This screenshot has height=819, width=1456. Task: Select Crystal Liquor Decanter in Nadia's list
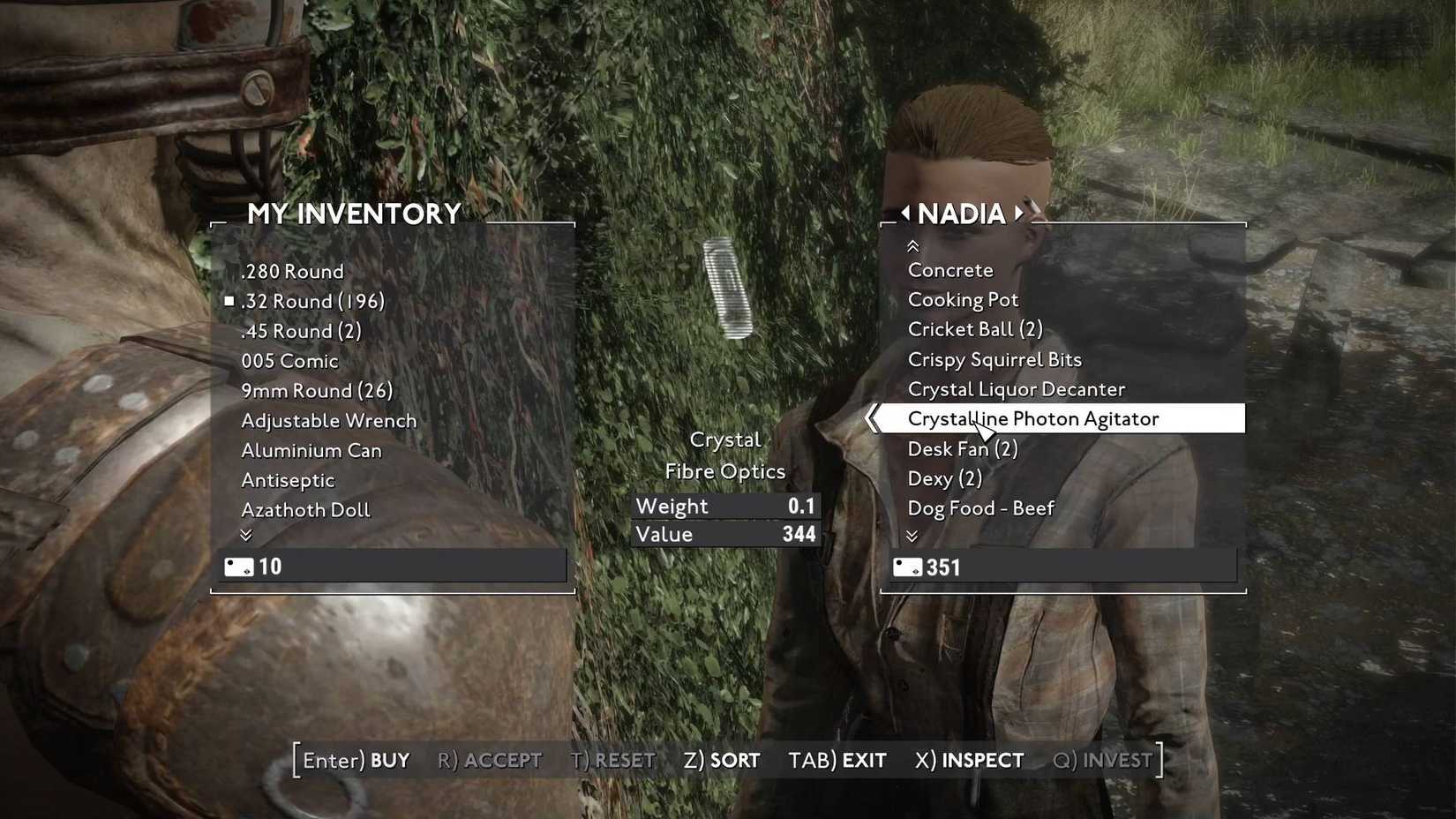point(1016,388)
